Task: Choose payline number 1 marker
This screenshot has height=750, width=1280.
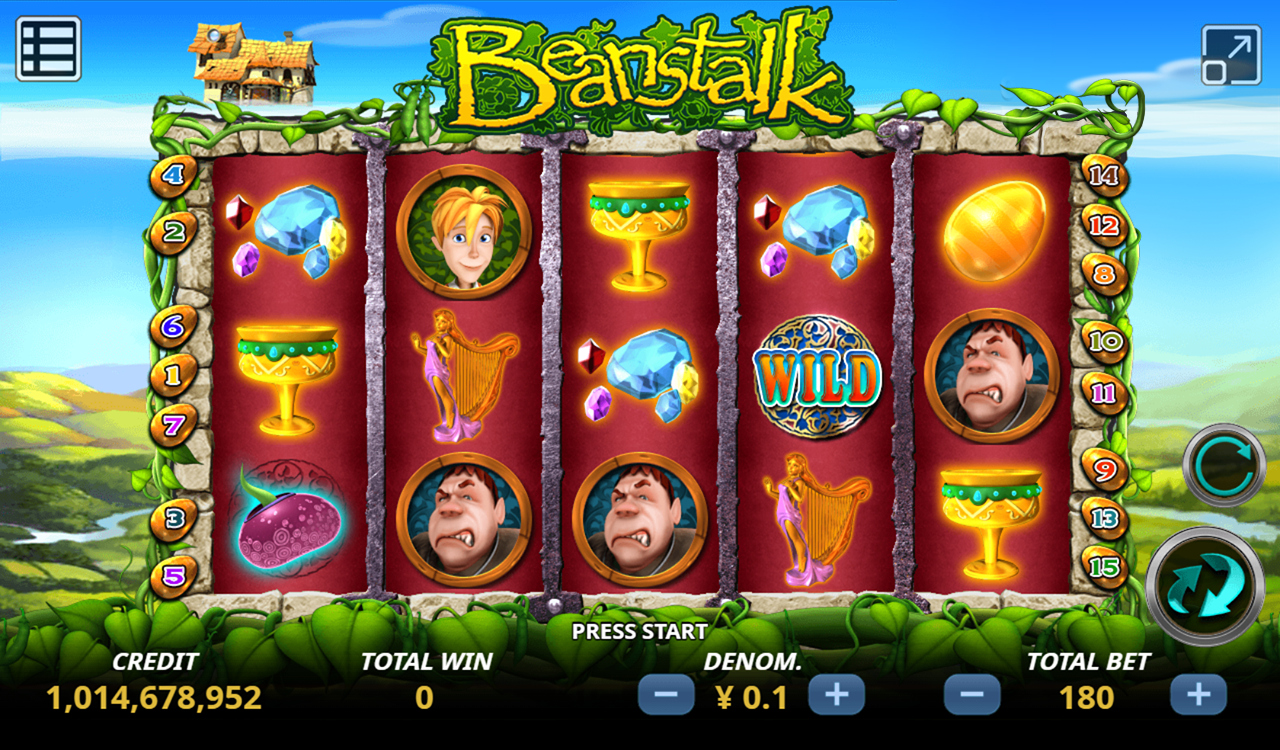Action: tap(173, 376)
